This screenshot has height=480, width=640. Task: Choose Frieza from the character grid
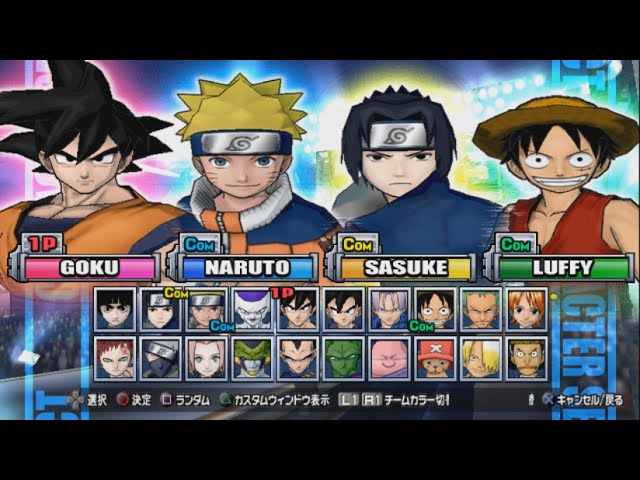click(252, 309)
